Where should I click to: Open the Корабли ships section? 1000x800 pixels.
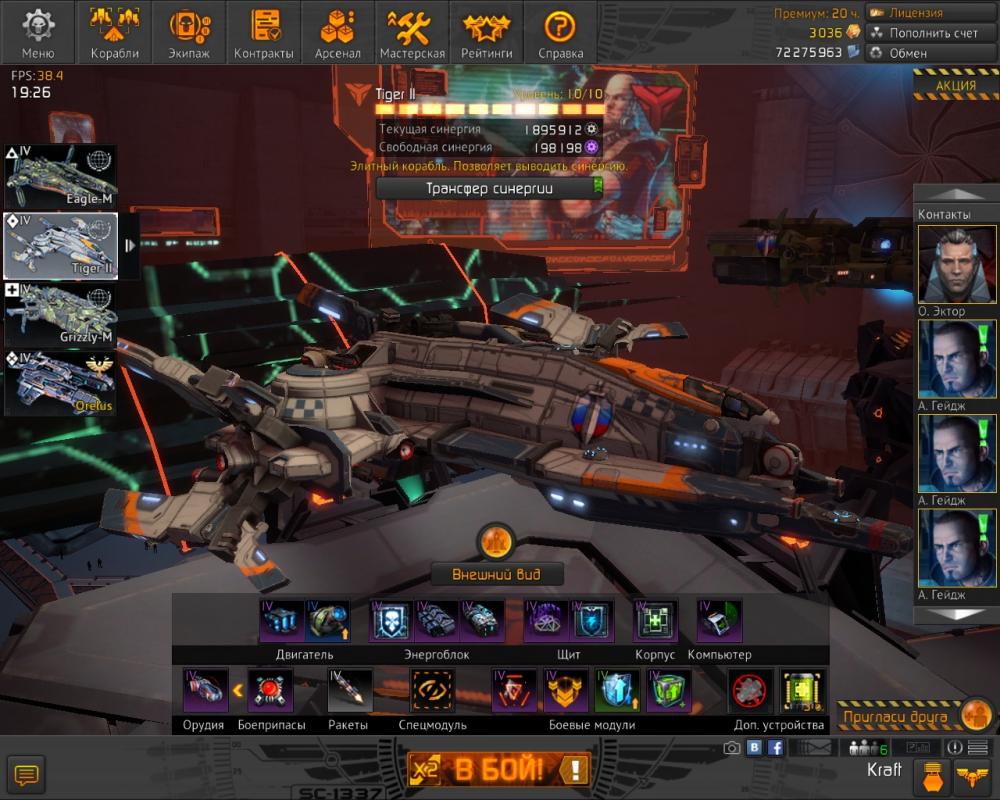coord(114,33)
